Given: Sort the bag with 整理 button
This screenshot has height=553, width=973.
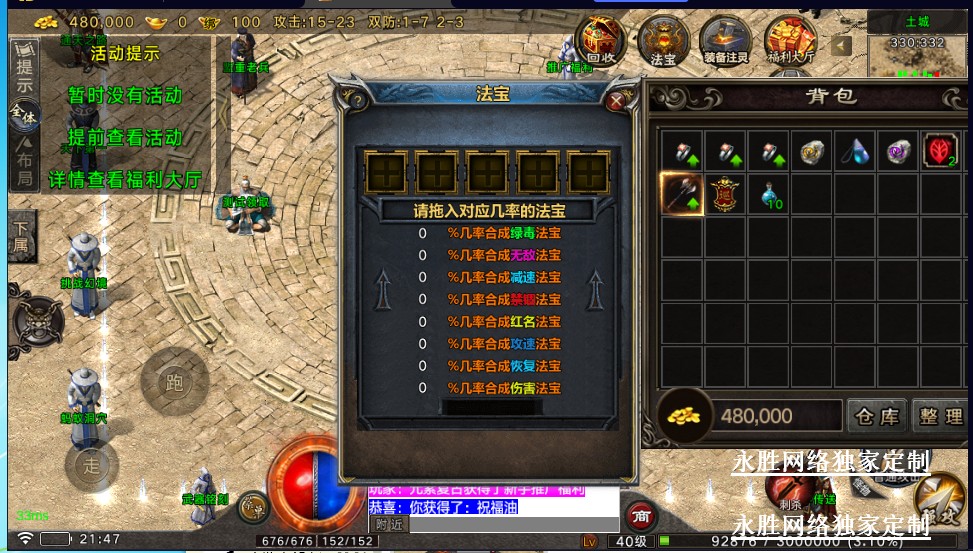Looking at the screenshot, I should pos(939,416).
